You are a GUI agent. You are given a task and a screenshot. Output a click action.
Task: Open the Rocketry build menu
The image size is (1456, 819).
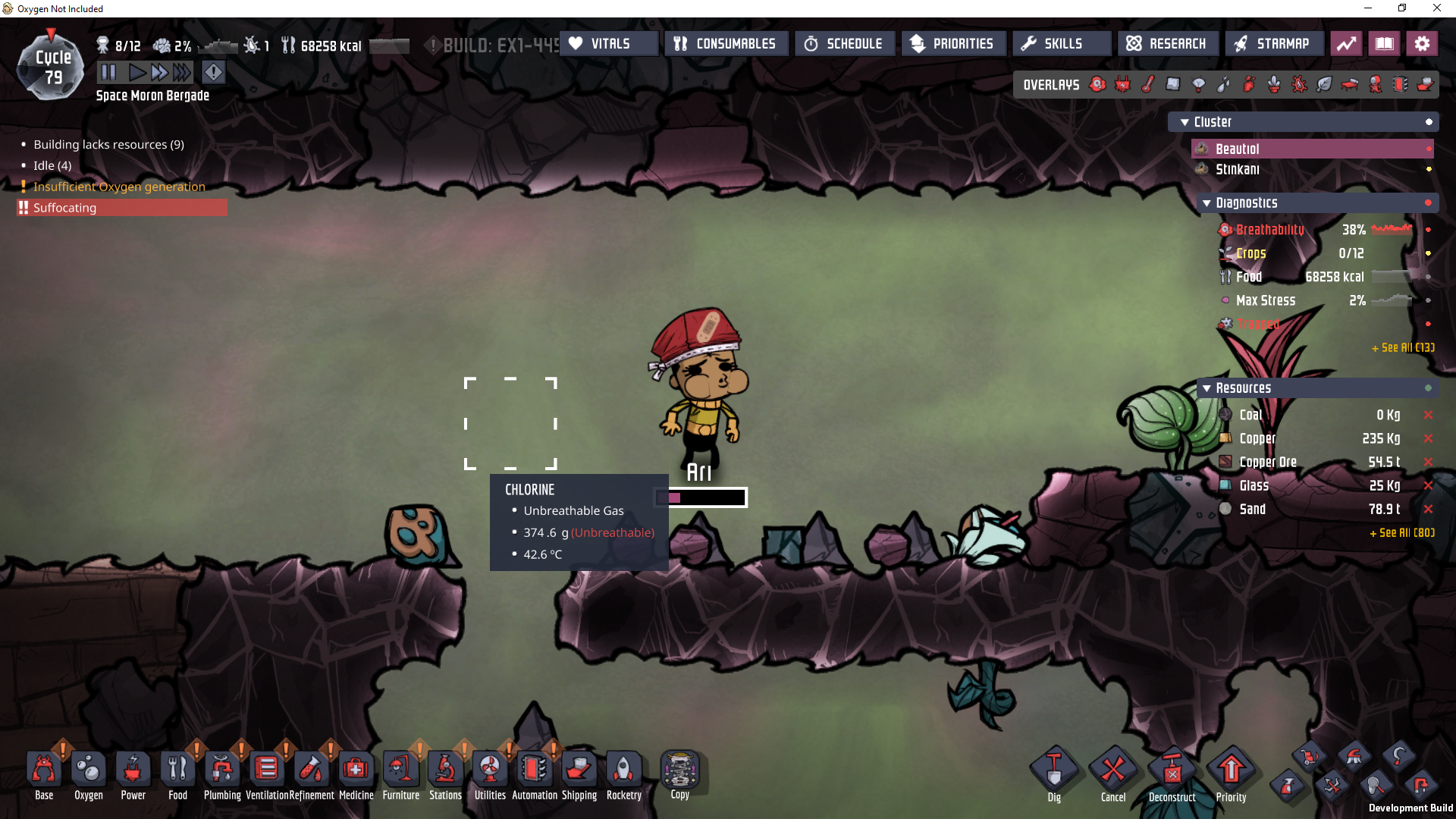coord(623,773)
